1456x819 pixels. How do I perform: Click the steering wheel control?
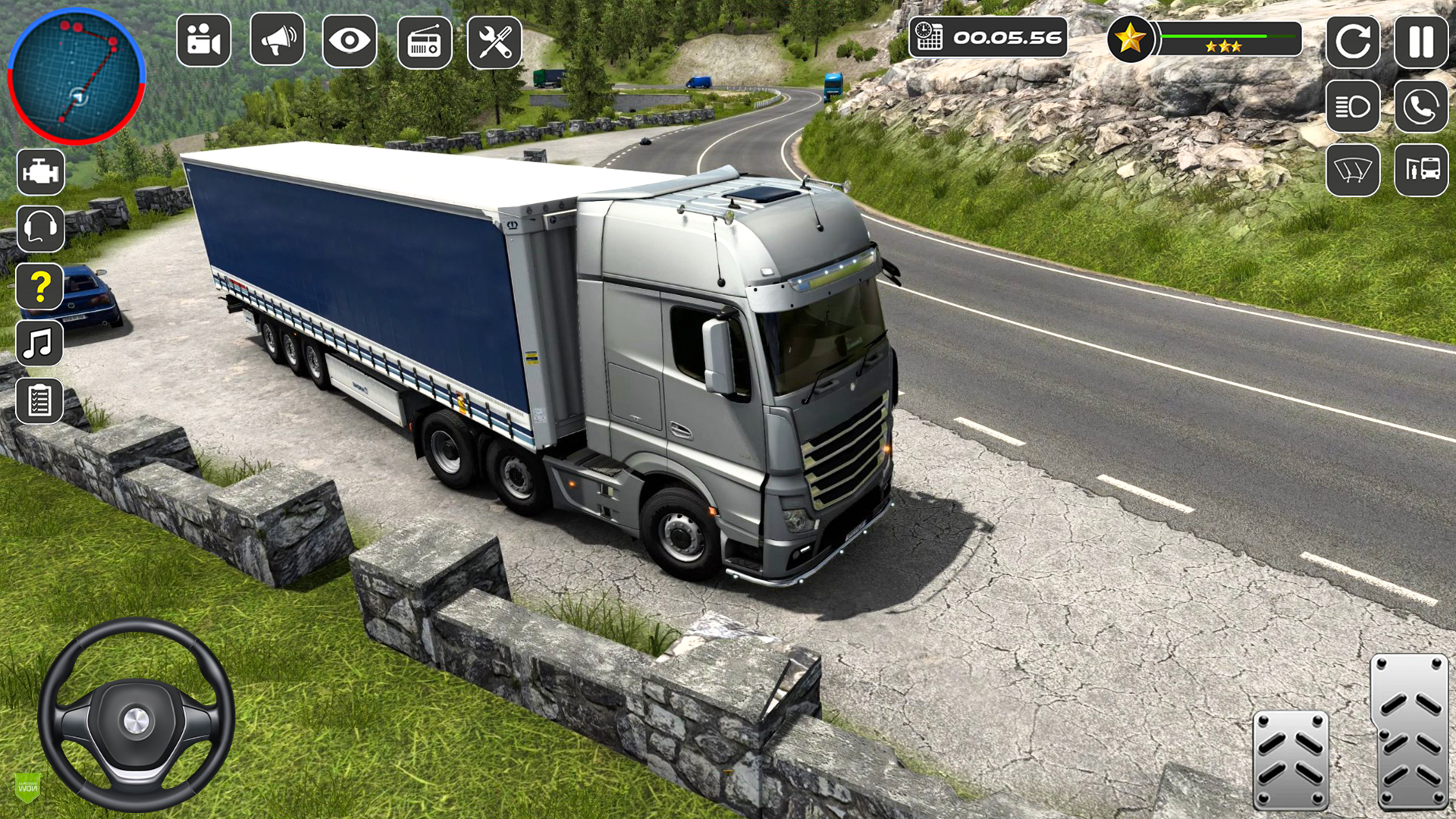click(136, 715)
